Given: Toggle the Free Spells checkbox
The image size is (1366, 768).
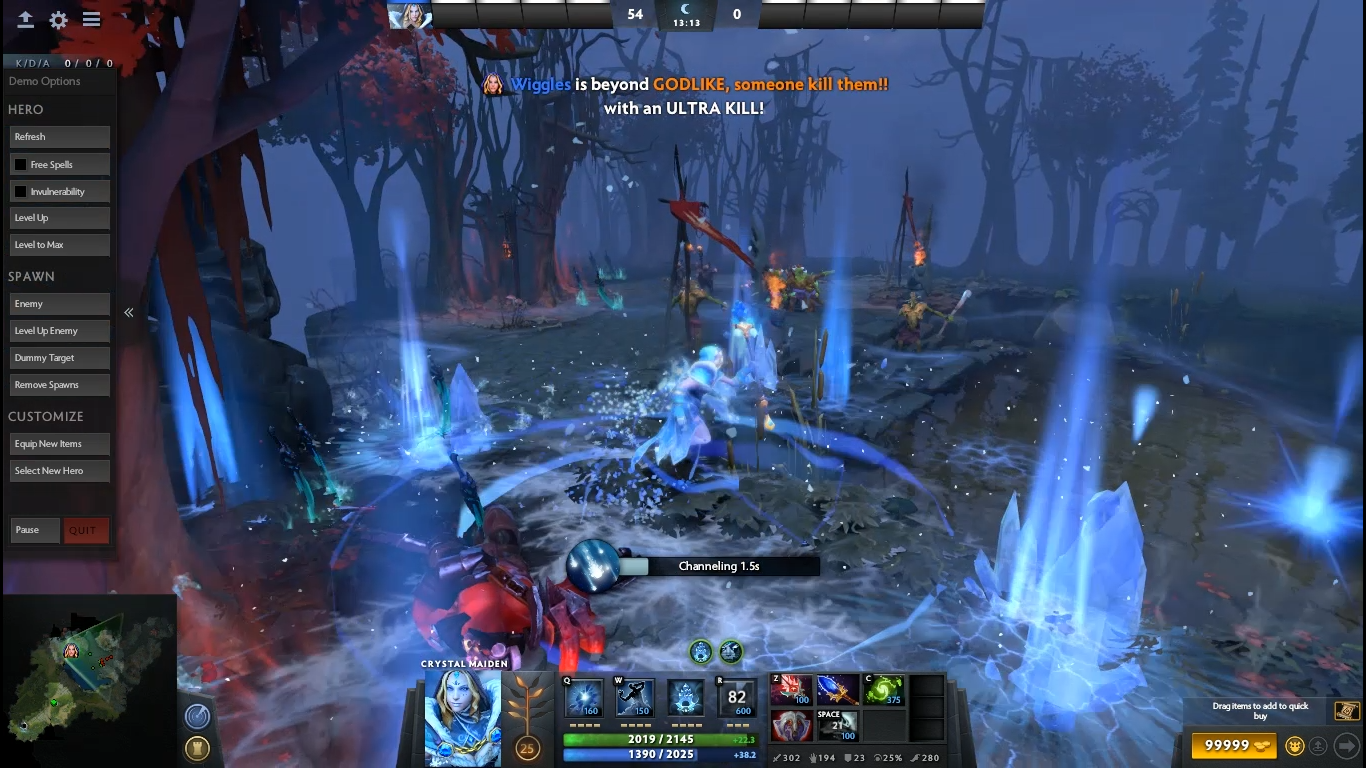Looking at the screenshot, I should point(20,164).
